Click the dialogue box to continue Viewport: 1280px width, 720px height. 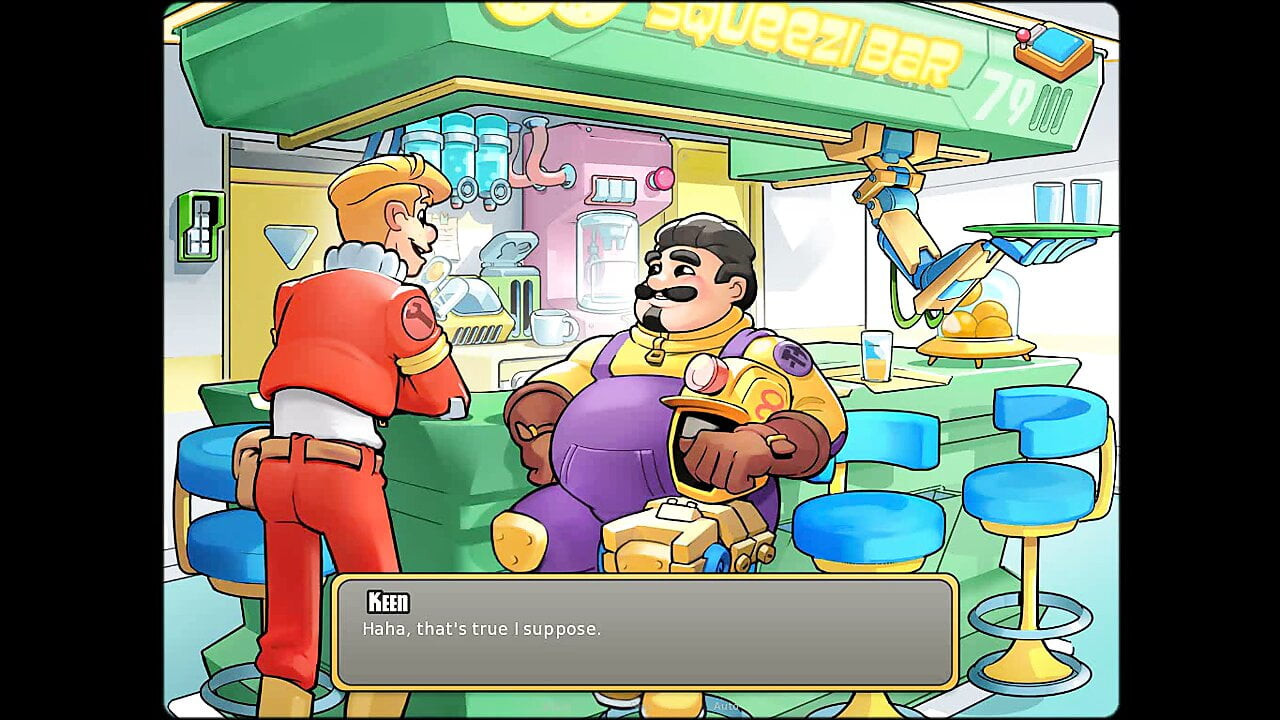point(645,632)
